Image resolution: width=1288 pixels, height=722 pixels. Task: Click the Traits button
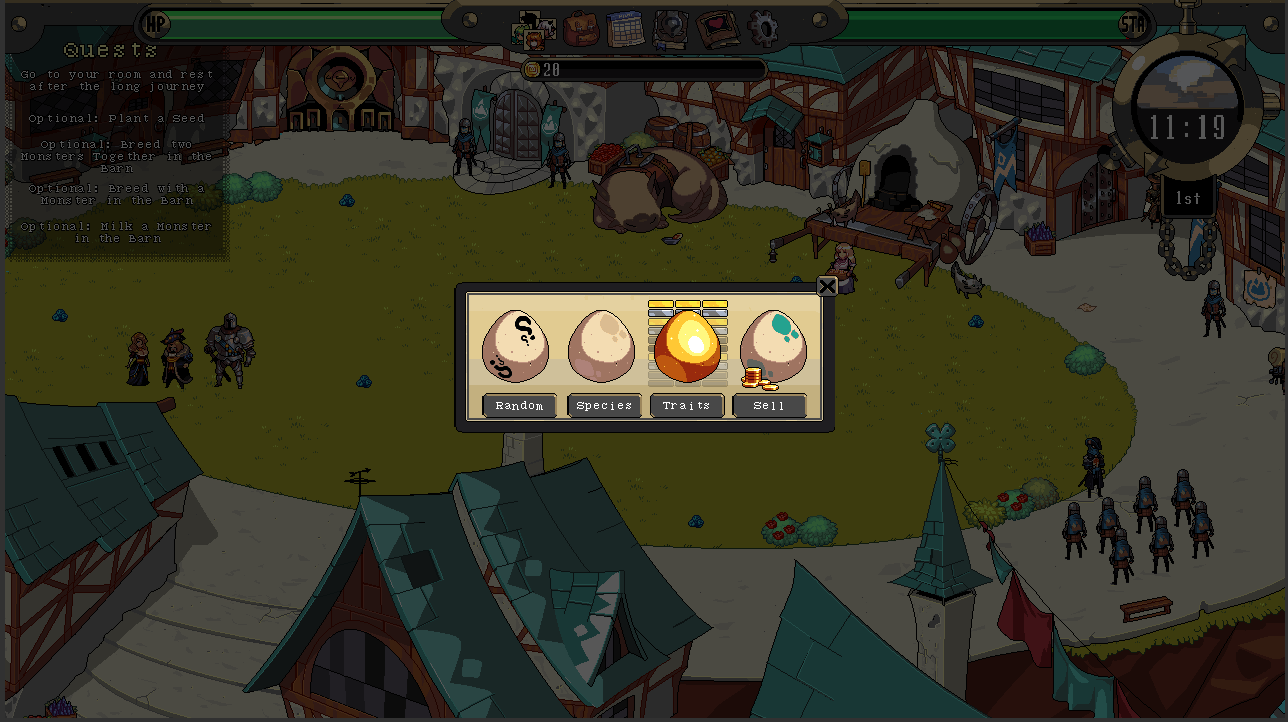[x=687, y=405]
